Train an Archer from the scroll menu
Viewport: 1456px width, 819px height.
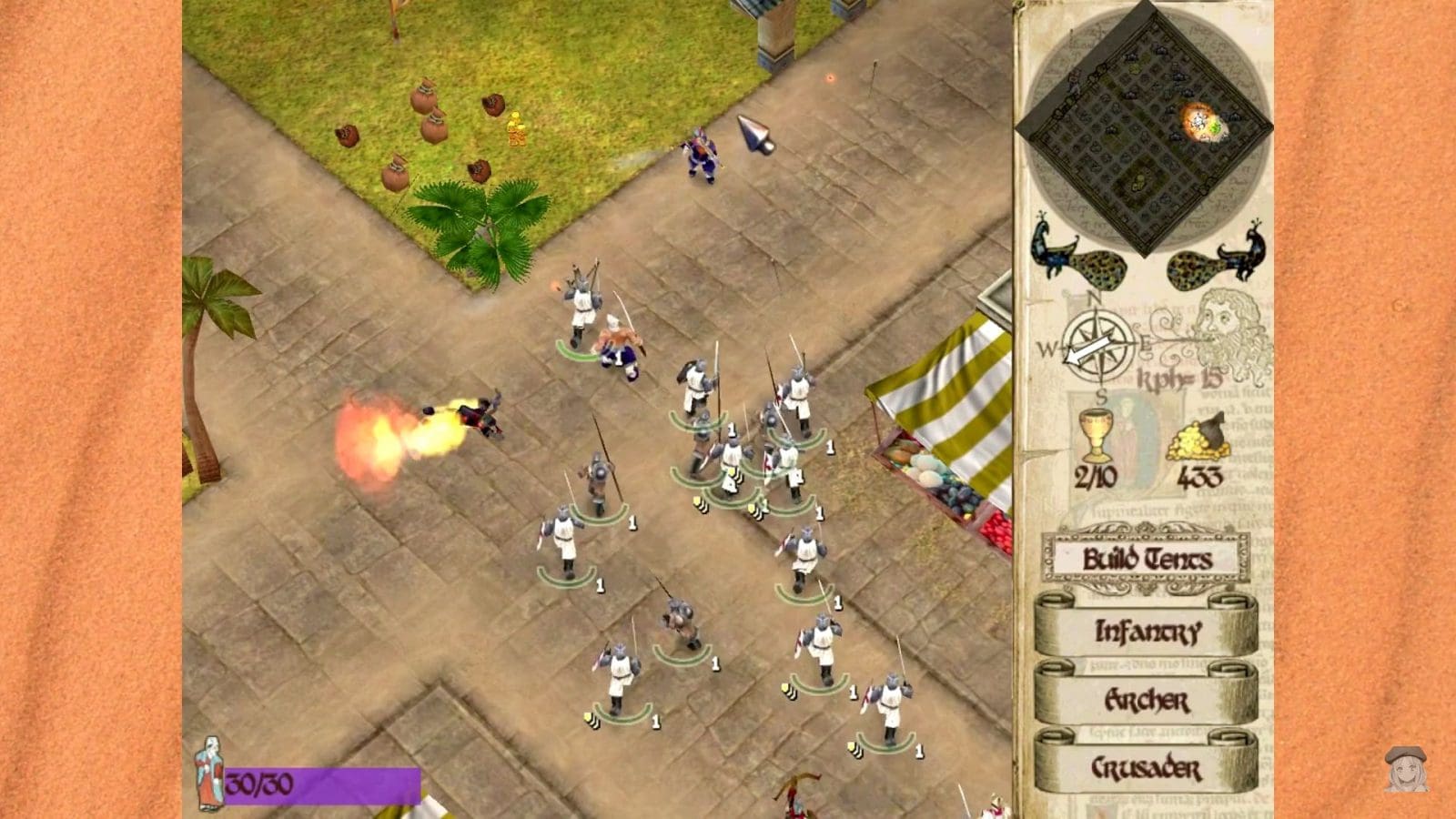pyautogui.click(x=1148, y=702)
